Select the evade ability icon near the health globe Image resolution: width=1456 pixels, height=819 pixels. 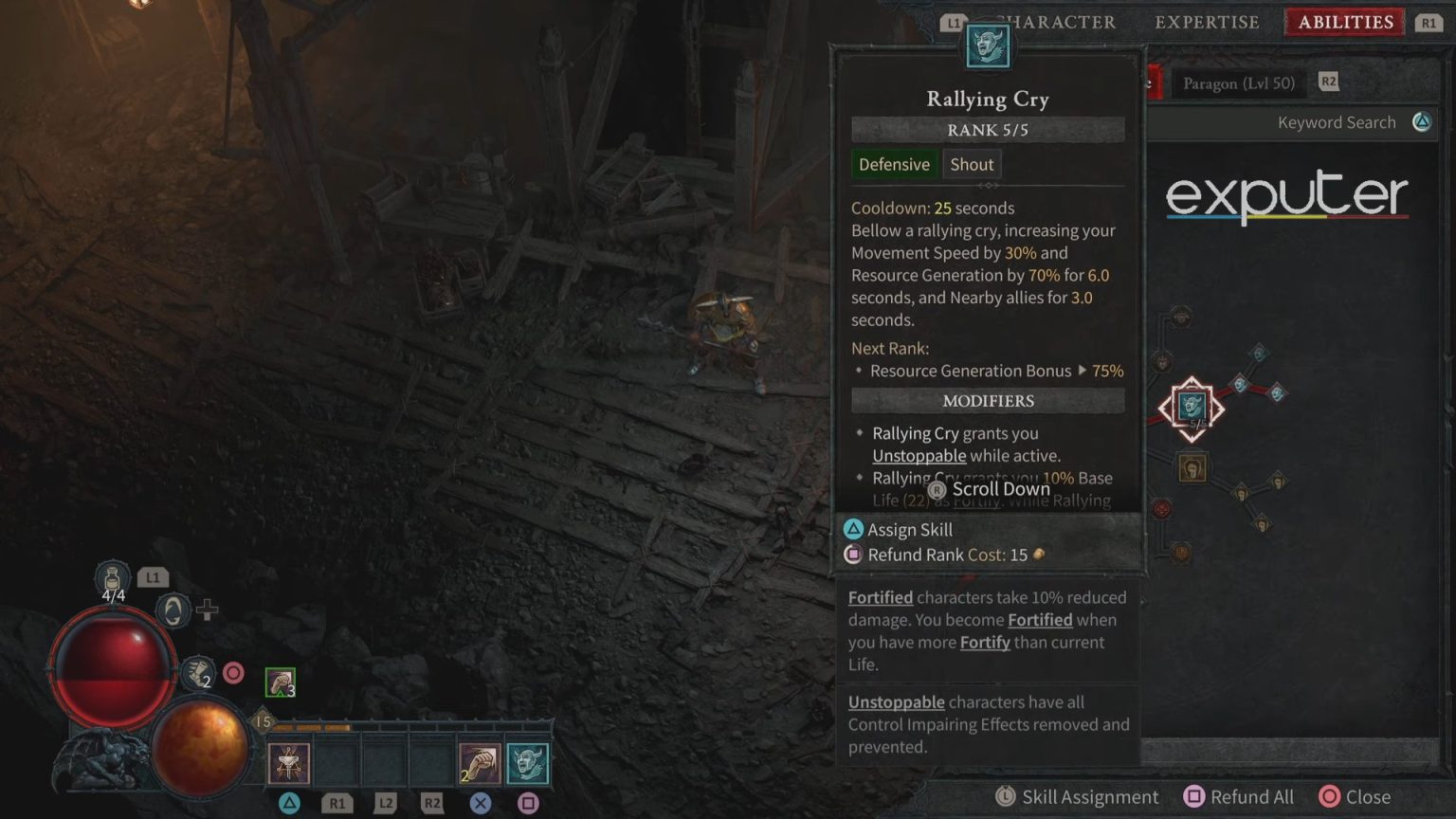174,610
